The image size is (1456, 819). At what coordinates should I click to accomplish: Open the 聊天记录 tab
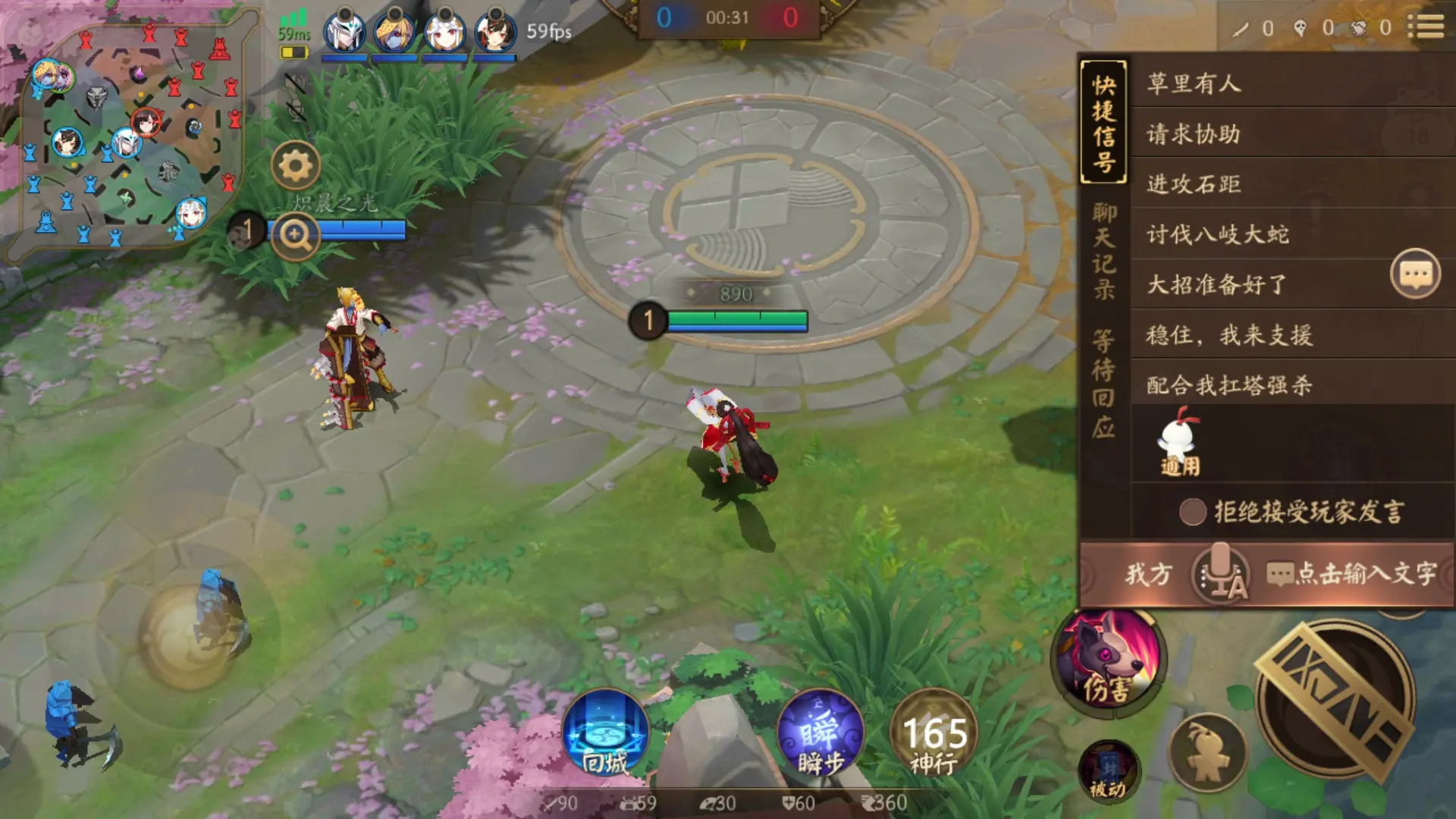(x=1103, y=252)
